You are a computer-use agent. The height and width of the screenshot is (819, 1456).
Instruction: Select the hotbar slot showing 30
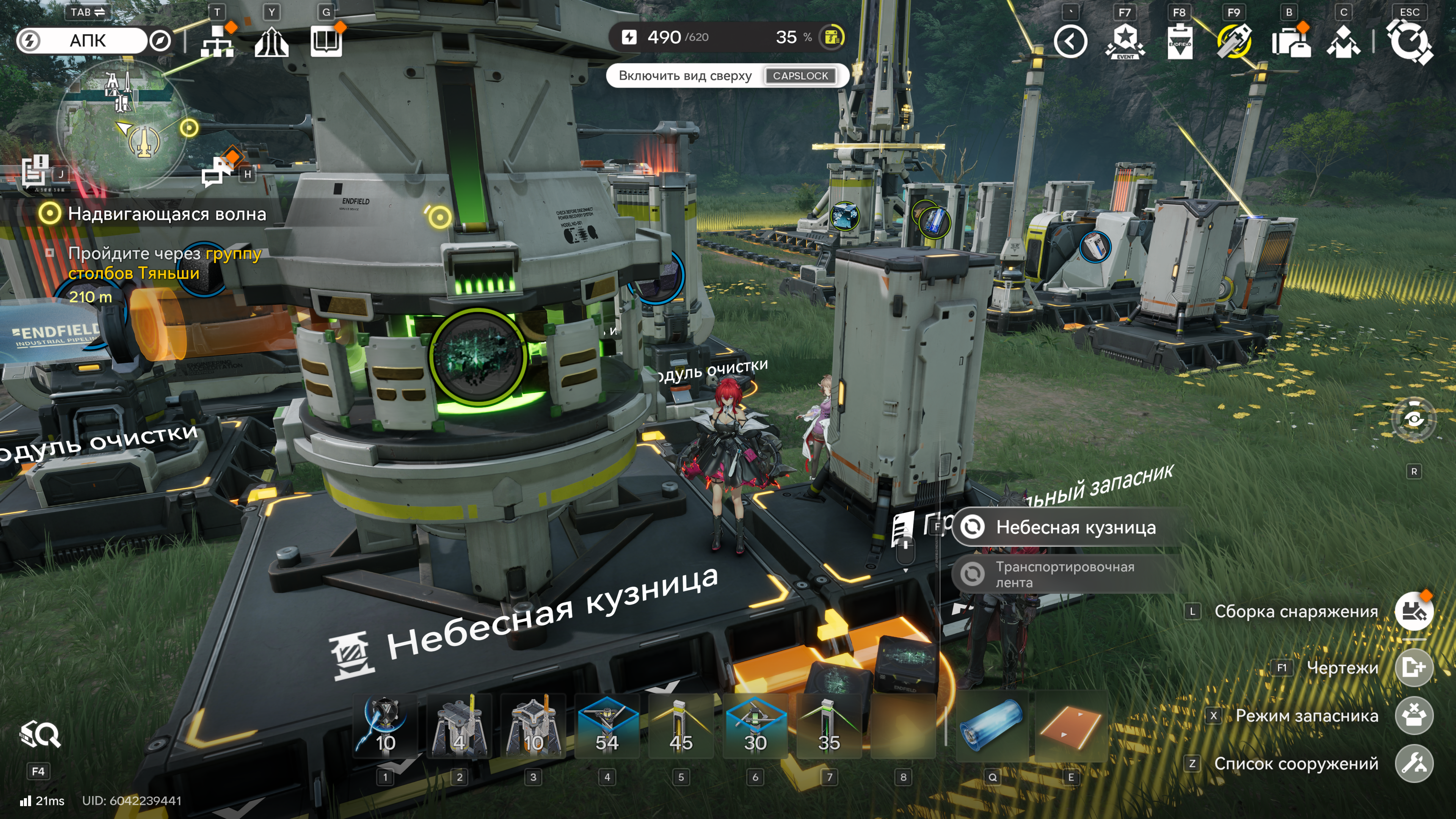click(755, 728)
